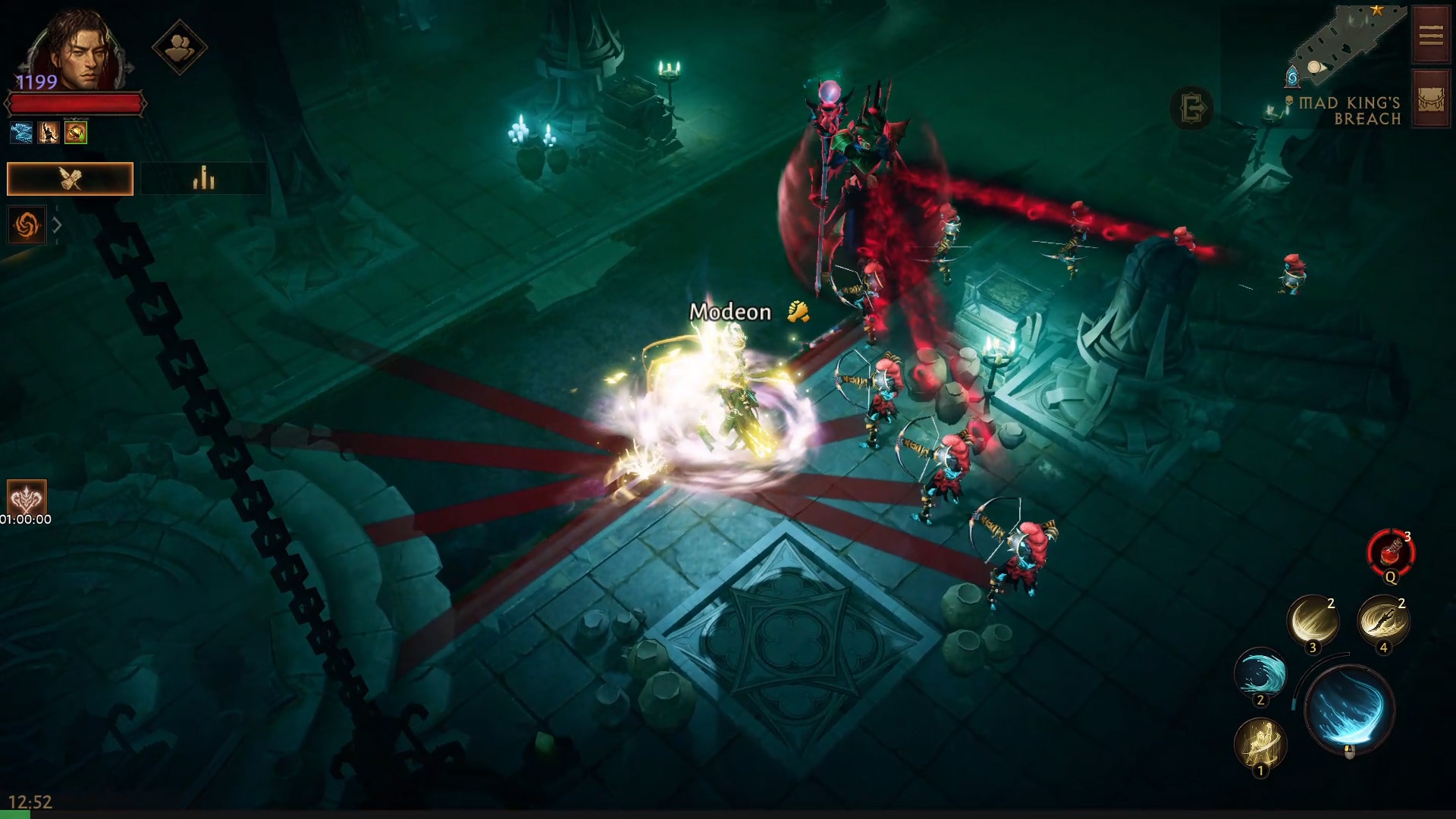Switch to the quest tracker scroll tab

click(x=70, y=179)
